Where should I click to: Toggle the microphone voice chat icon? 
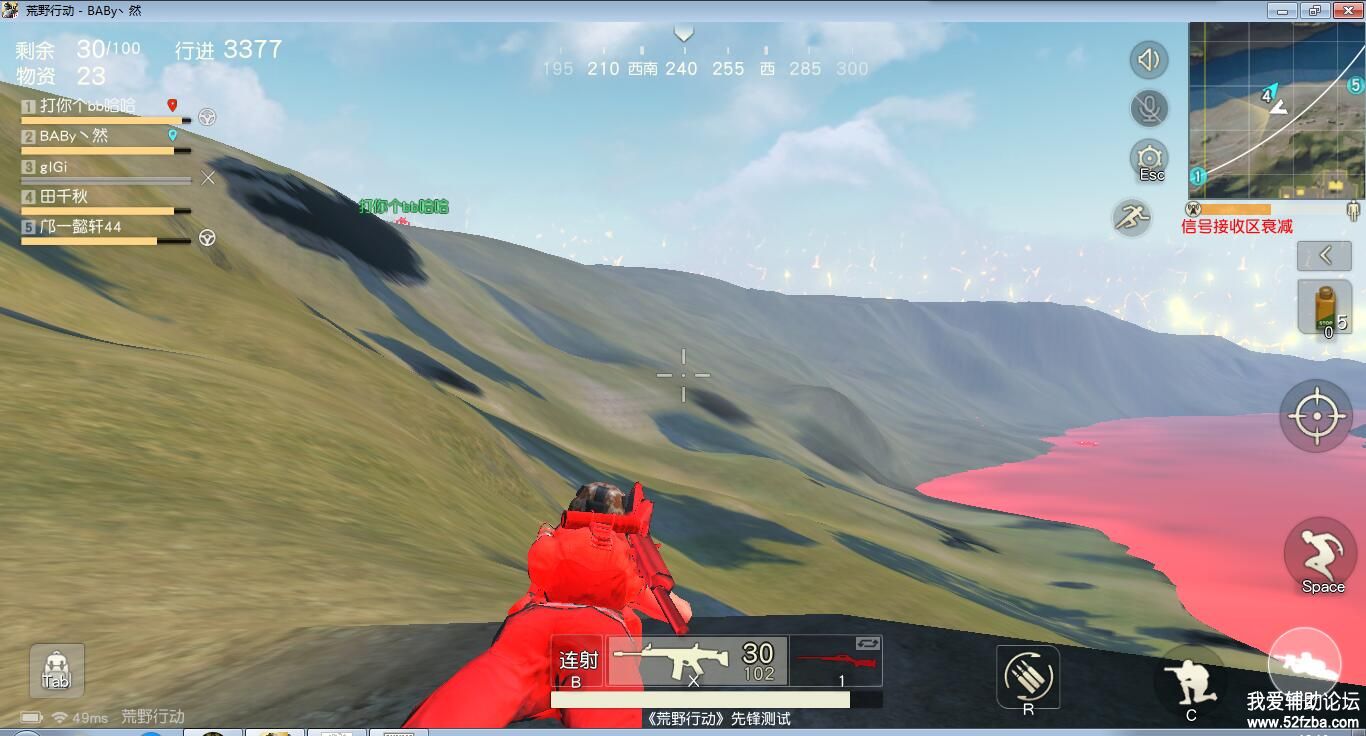pos(1149,108)
